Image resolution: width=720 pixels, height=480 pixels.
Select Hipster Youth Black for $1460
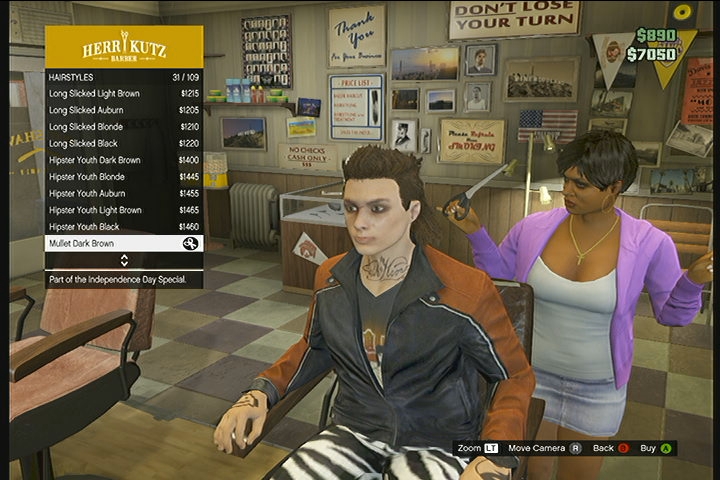(x=124, y=227)
